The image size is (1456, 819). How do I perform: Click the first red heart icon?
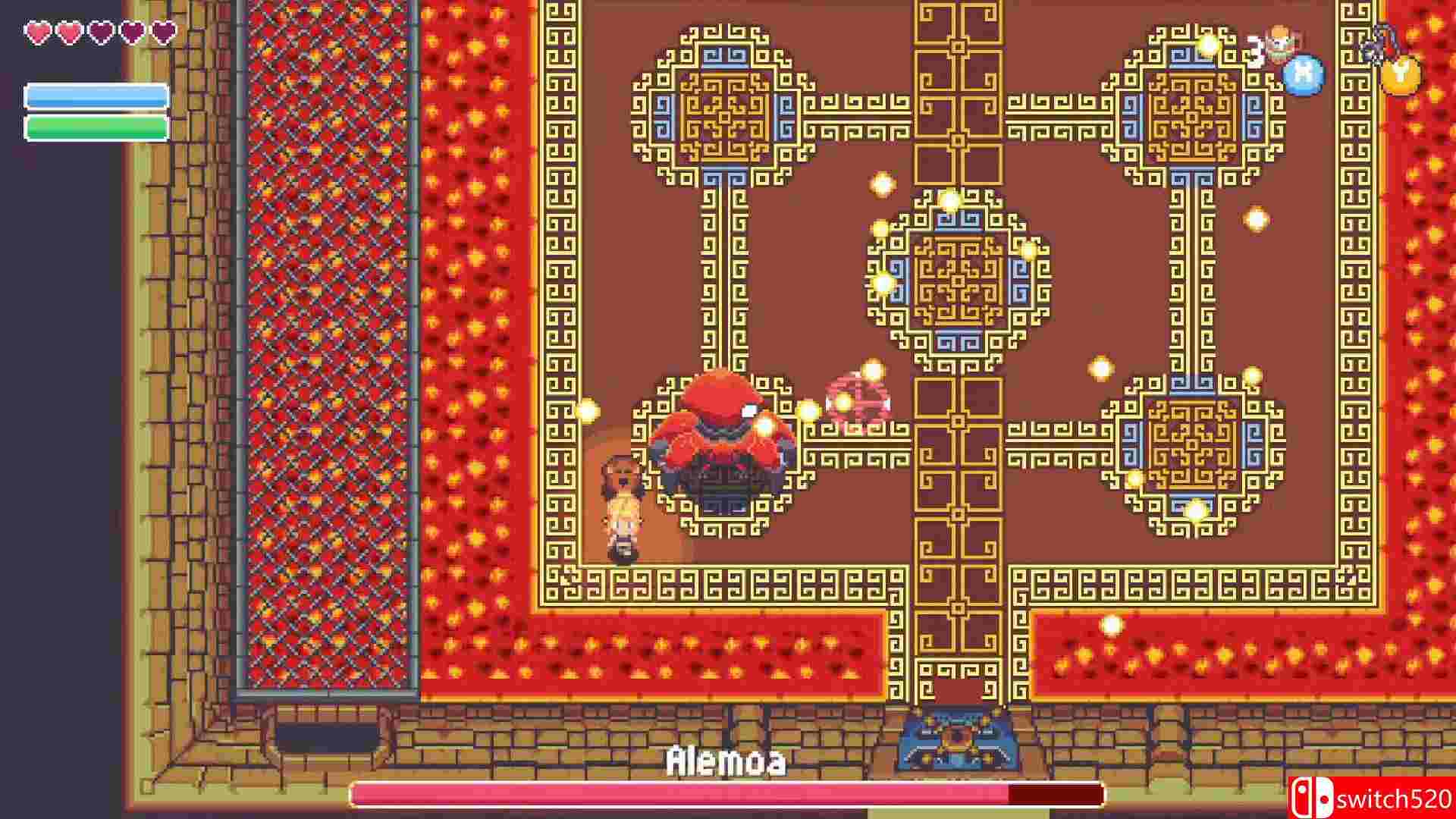tap(38, 32)
